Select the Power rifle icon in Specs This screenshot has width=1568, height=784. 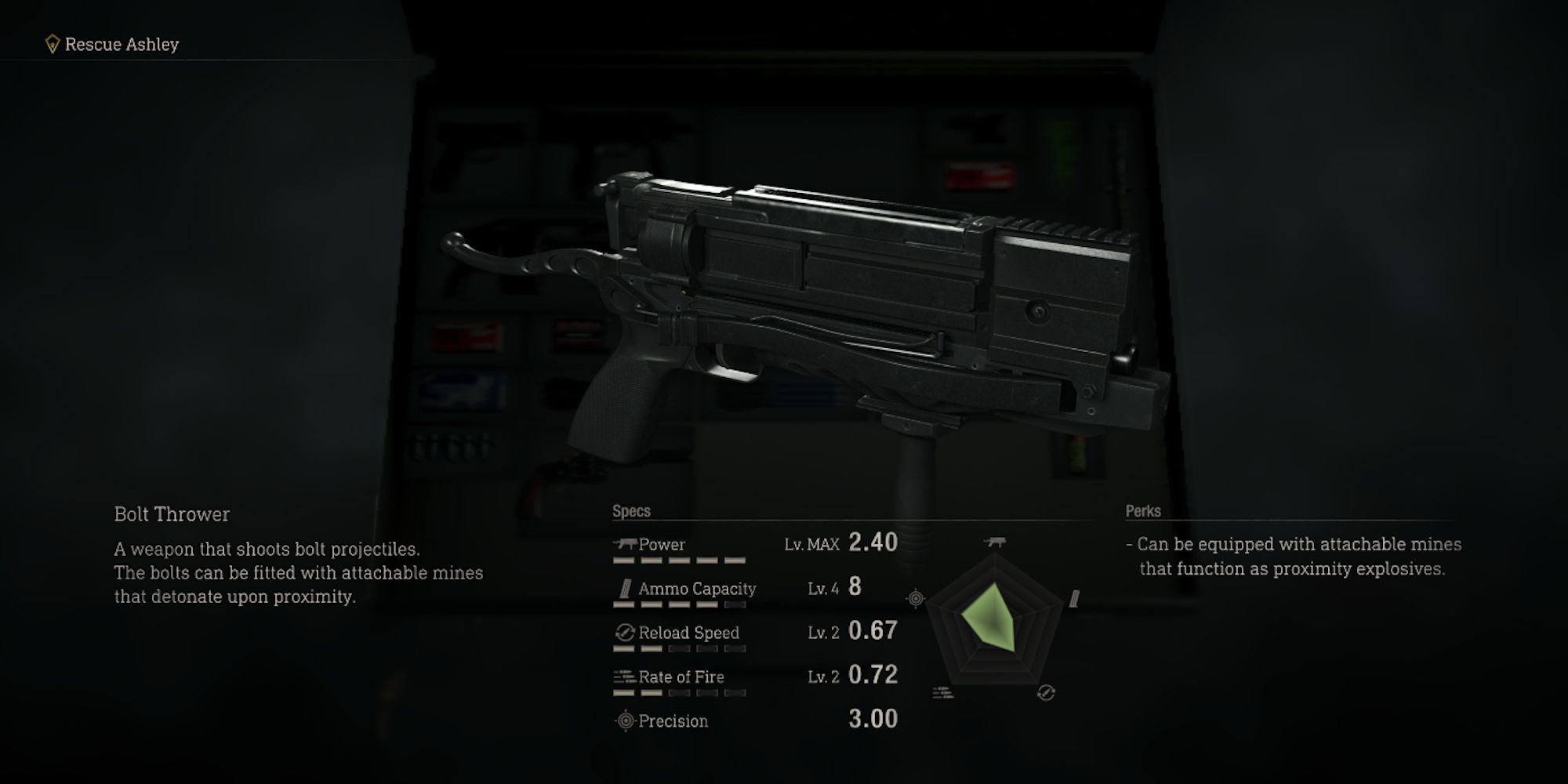pyautogui.click(x=626, y=543)
